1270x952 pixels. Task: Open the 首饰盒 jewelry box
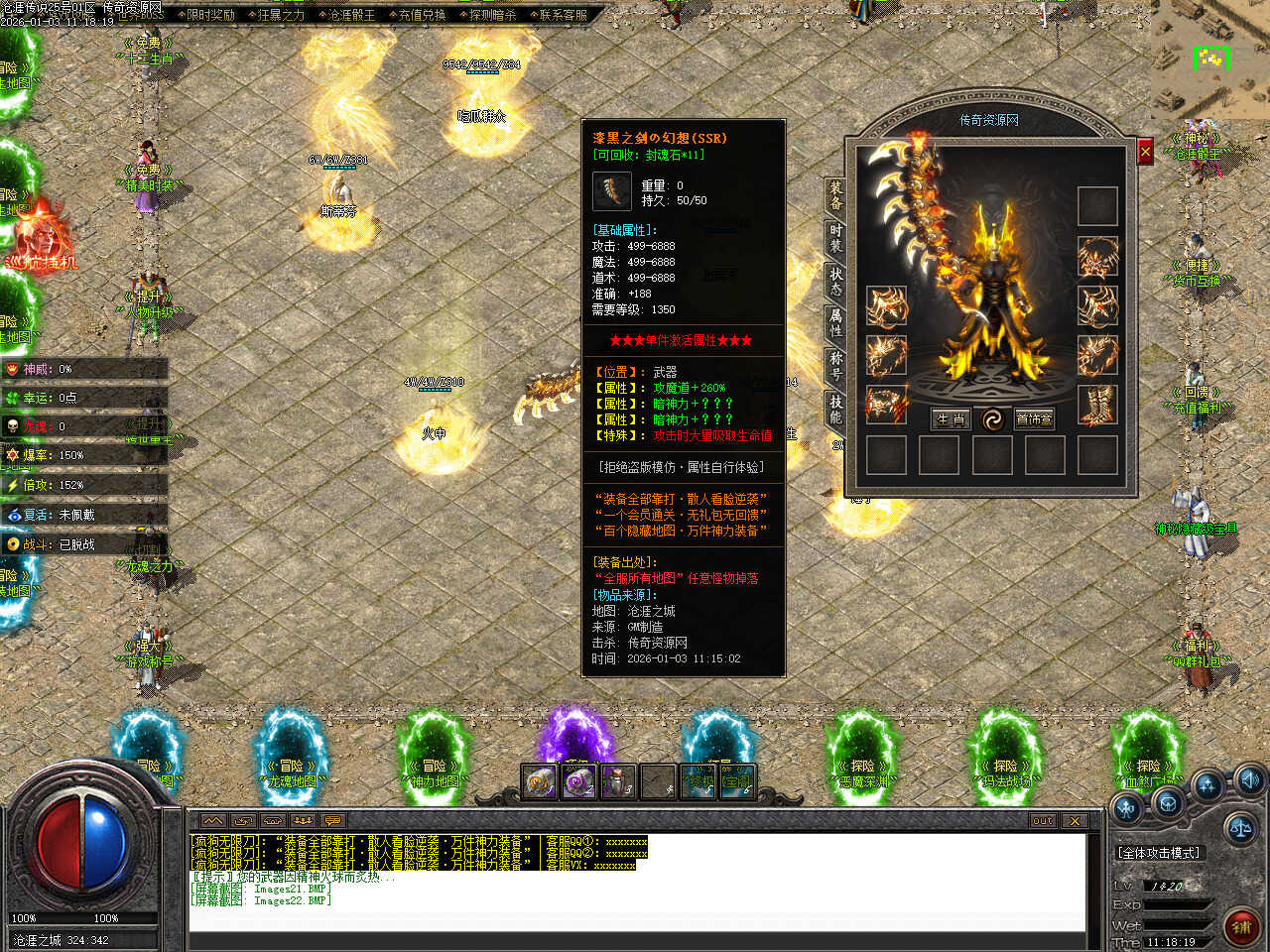click(x=1034, y=419)
